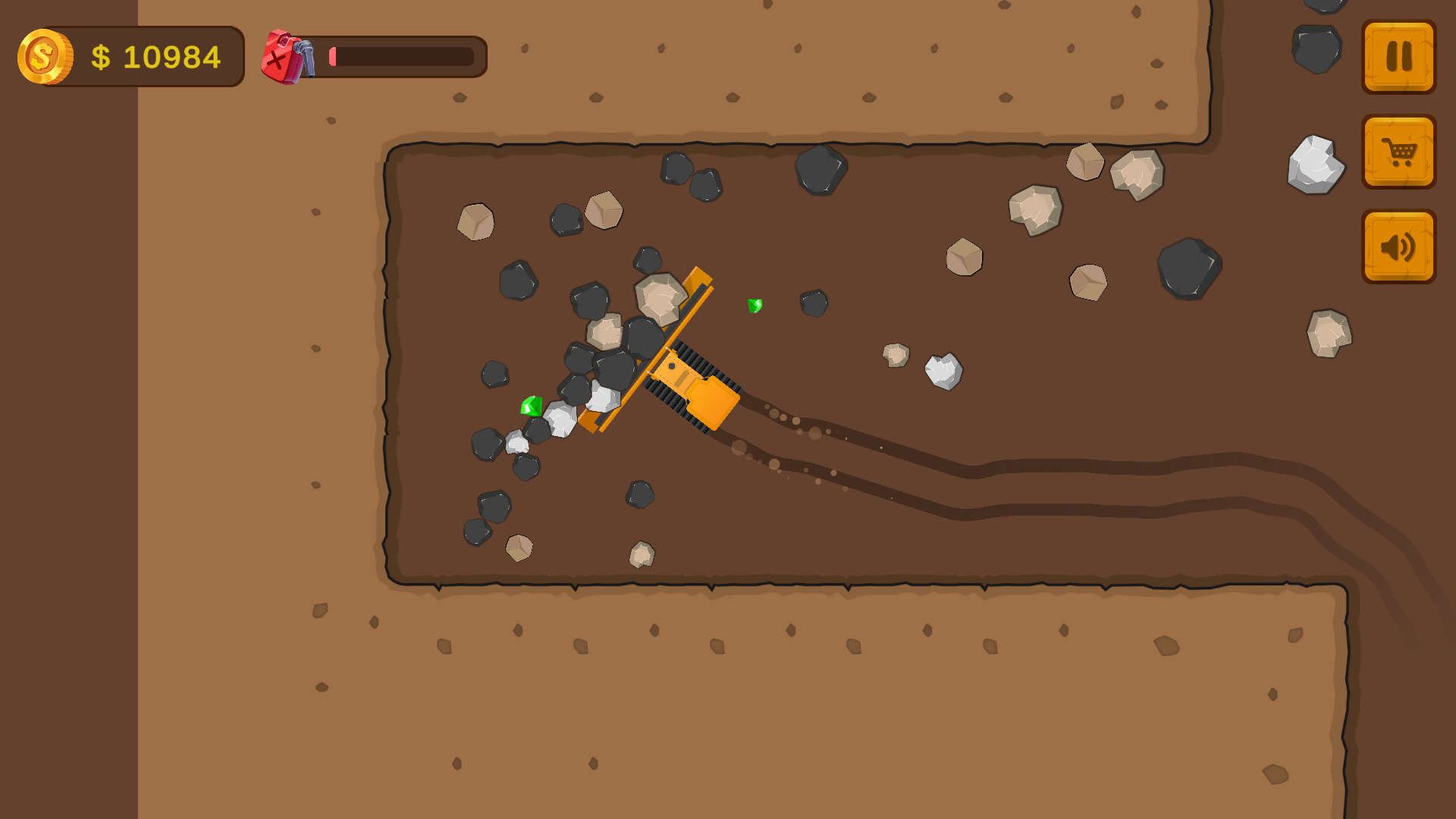The height and width of the screenshot is (819, 1456).
Task: Click the large black coal rock top center
Action: click(x=821, y=171)
